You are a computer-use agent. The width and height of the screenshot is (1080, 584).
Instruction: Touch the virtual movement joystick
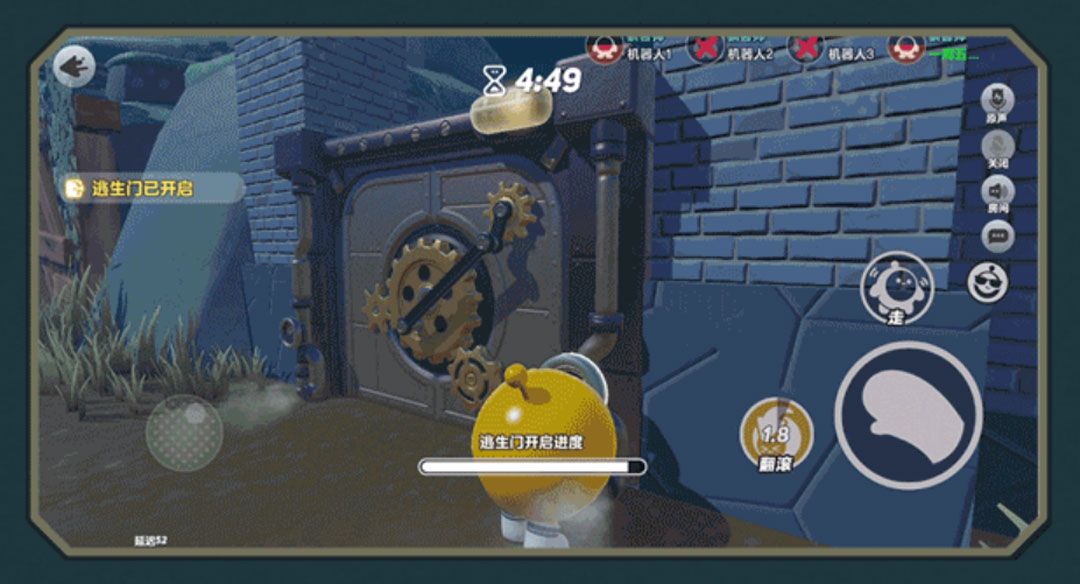pos(184,432)
